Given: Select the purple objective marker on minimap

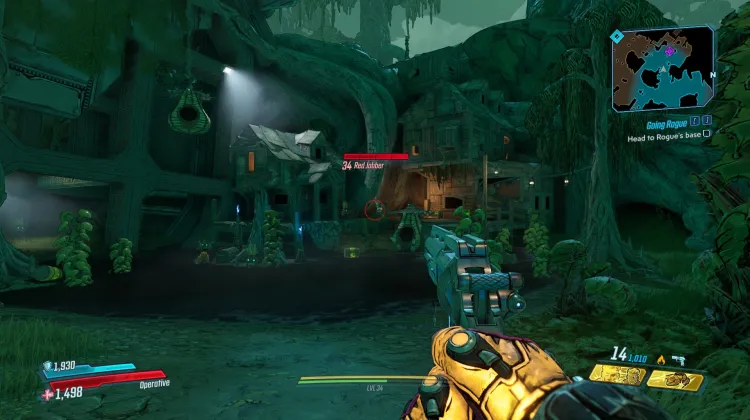Looking at the screenshot, I should click(670, 51).
